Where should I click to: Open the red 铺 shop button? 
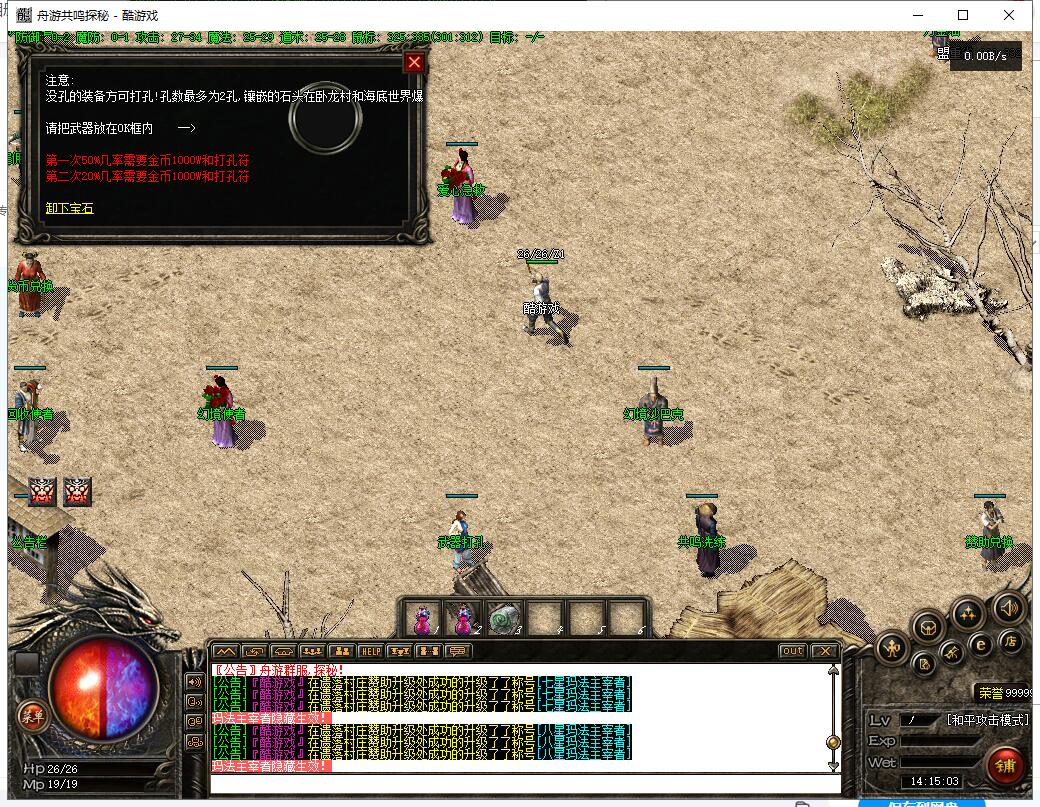pos(1005,766)
